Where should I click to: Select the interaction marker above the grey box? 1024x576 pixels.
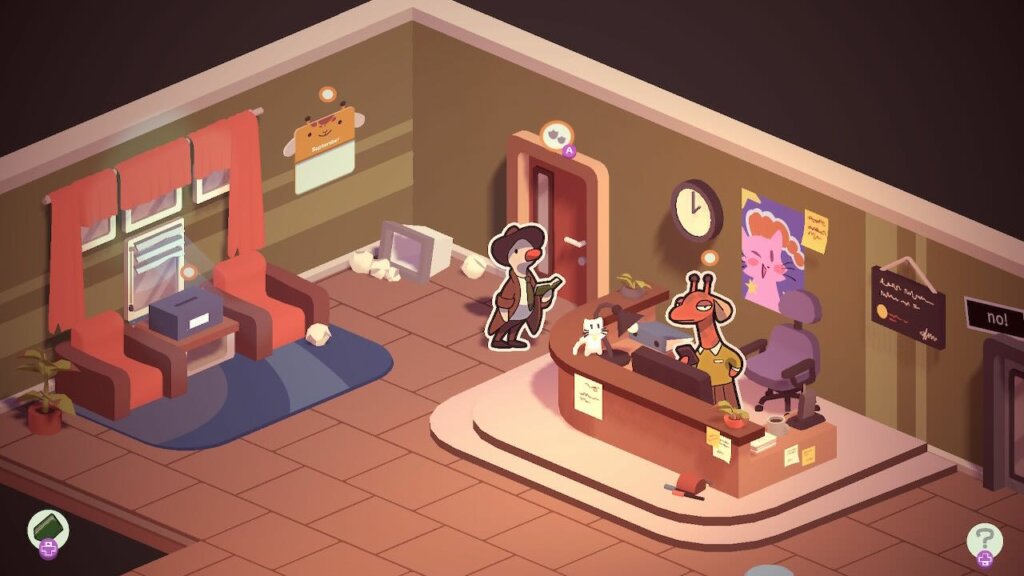click(x=188, y=271)
